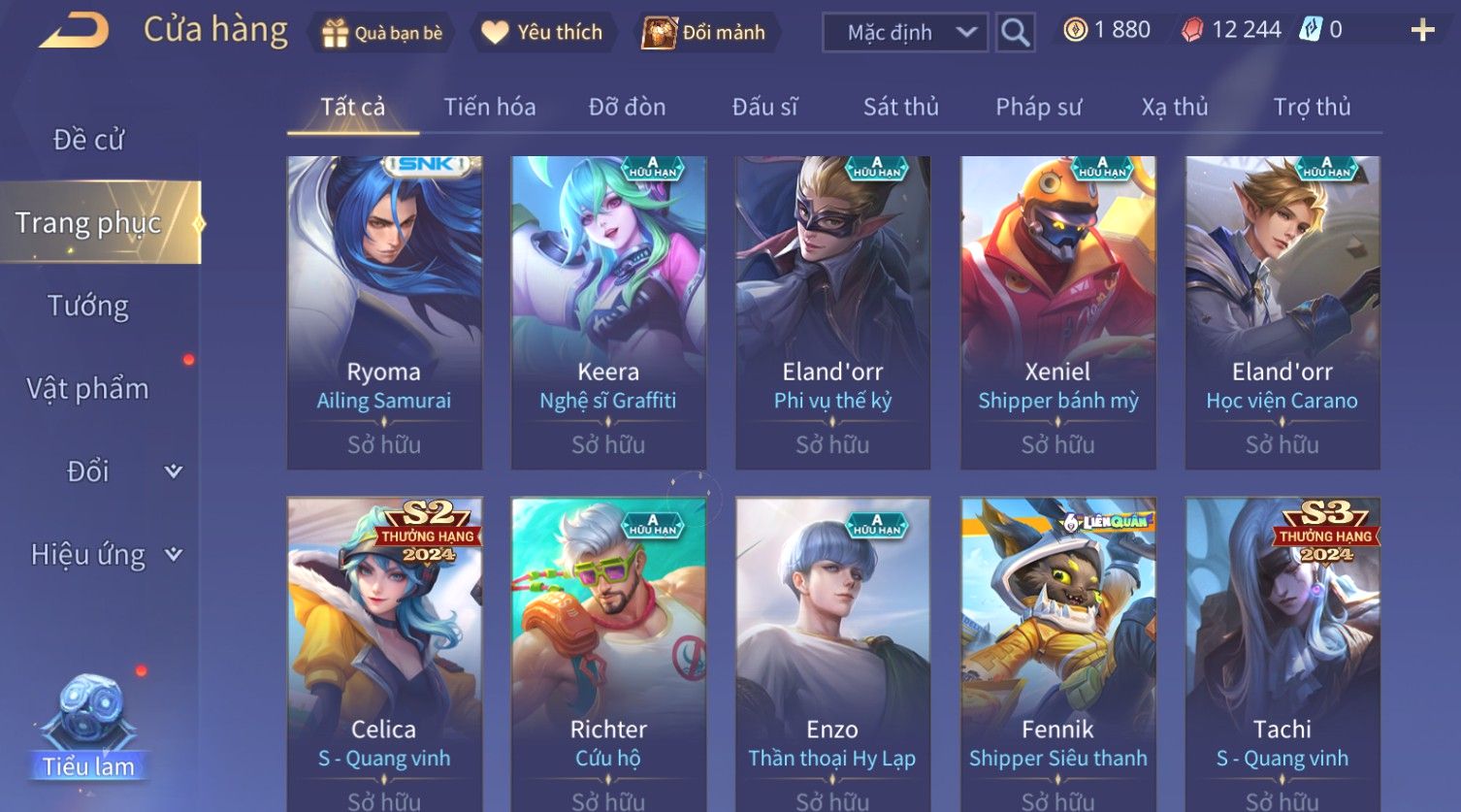Open Quà bạn bè gift menu

(382, 33)
